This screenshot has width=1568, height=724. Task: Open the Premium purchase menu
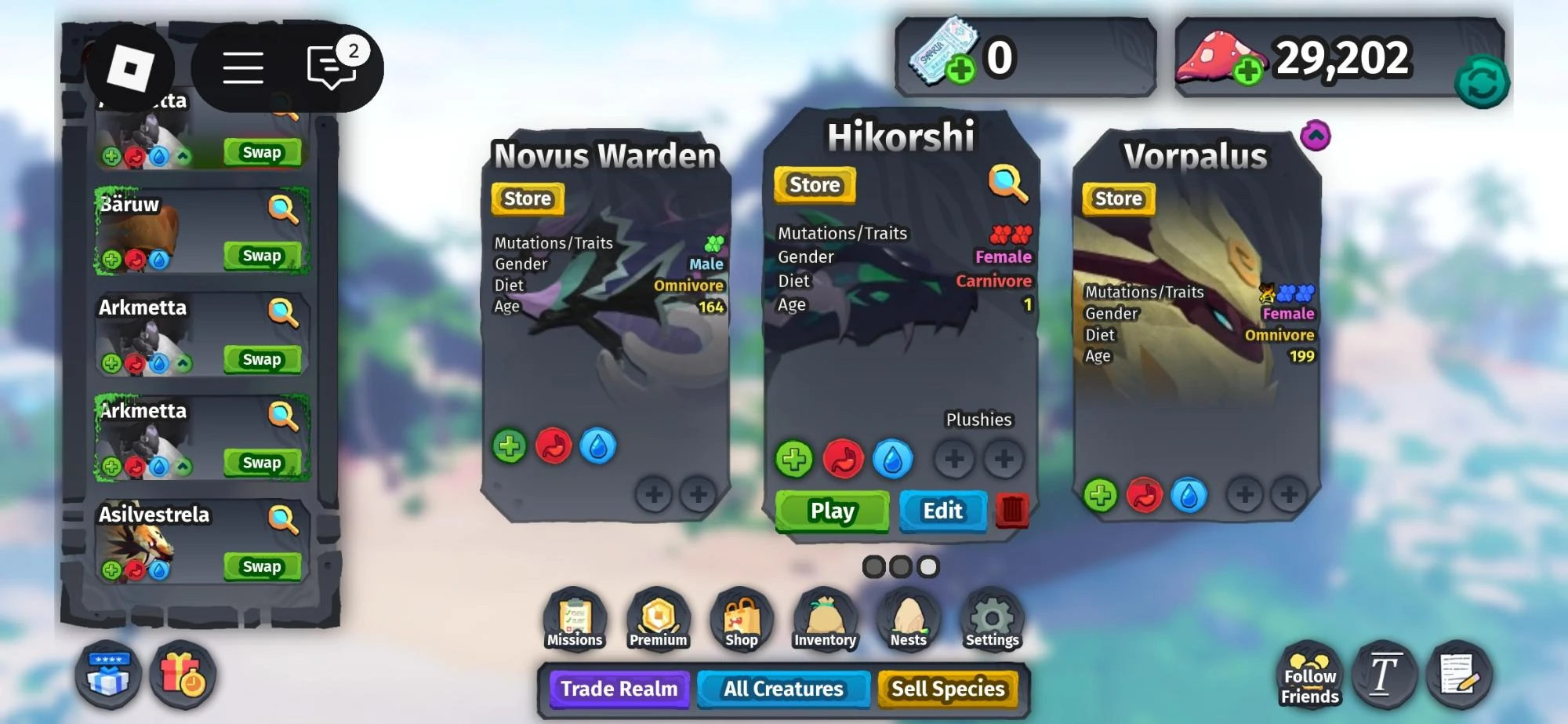pos(659,620)
